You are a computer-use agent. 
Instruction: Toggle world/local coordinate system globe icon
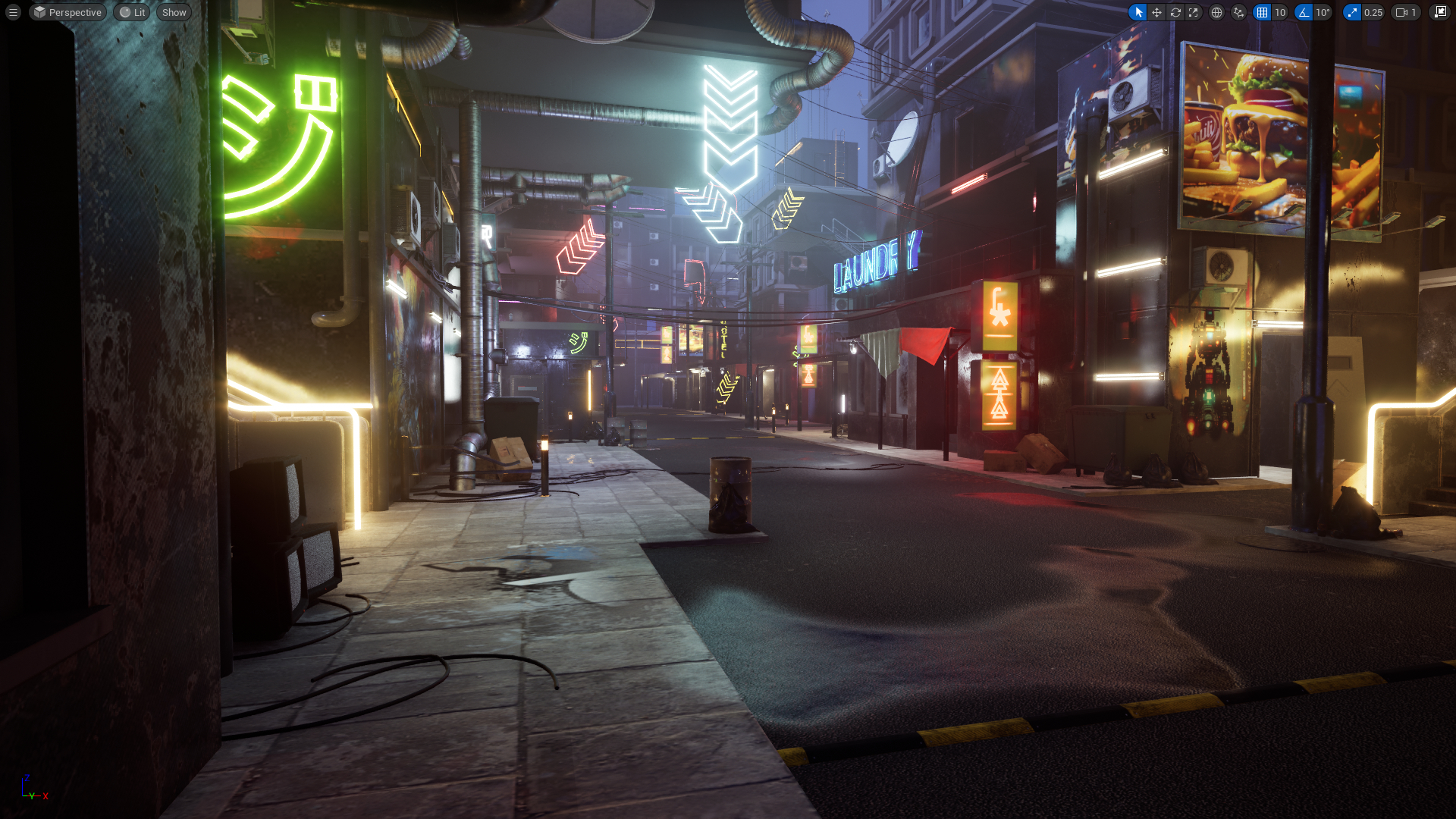[x=1216, y=12]
